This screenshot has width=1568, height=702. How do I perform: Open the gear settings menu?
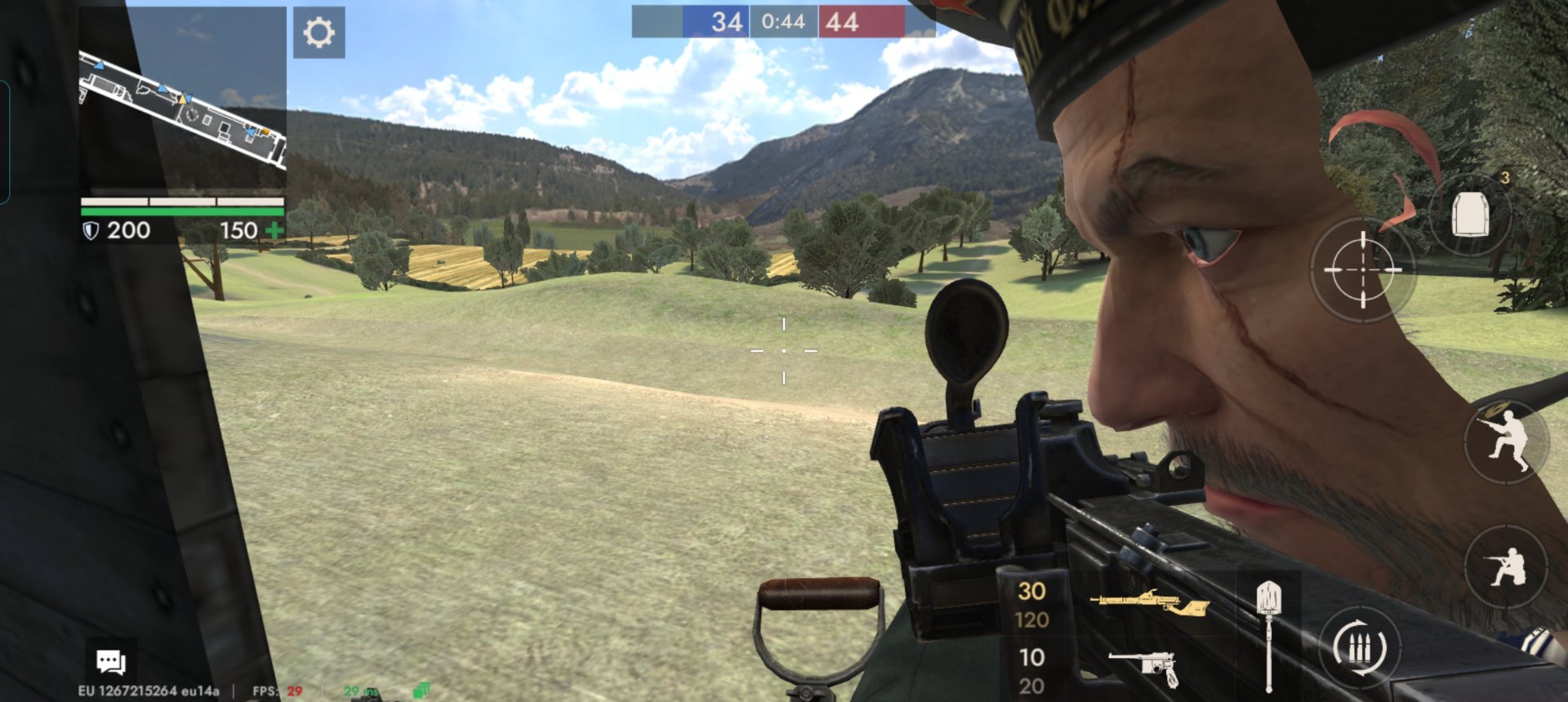coord(318,33)
